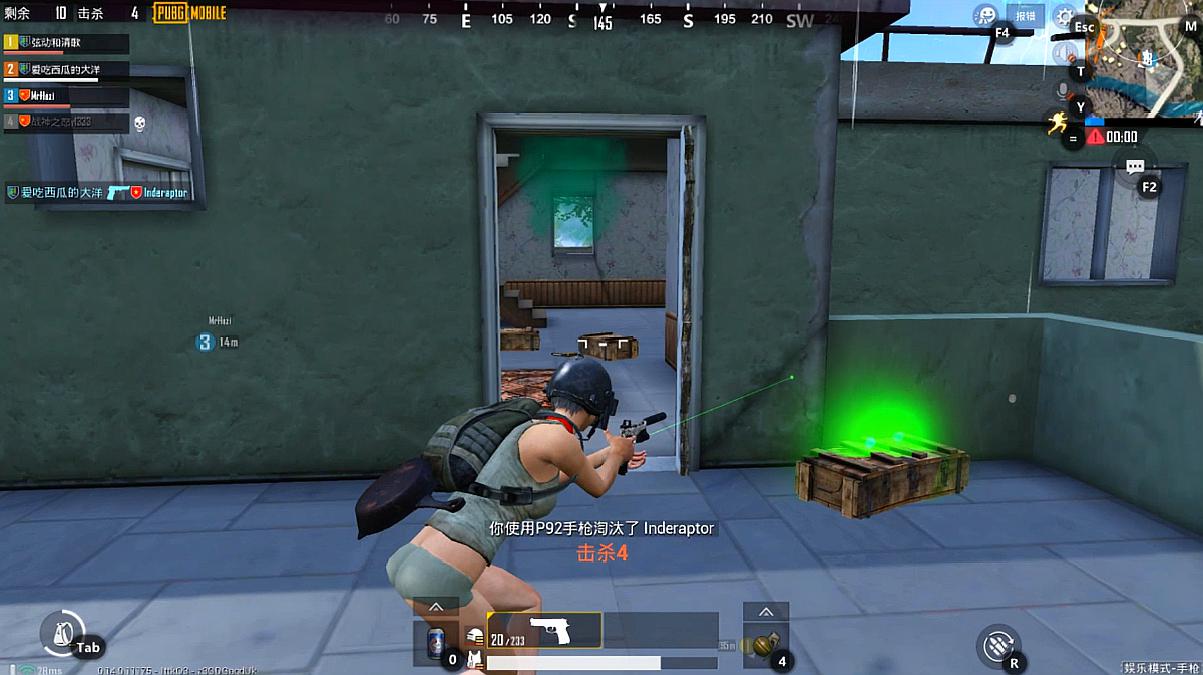
Task: Open the backpack inventory
Action: (x=62, y=632)
